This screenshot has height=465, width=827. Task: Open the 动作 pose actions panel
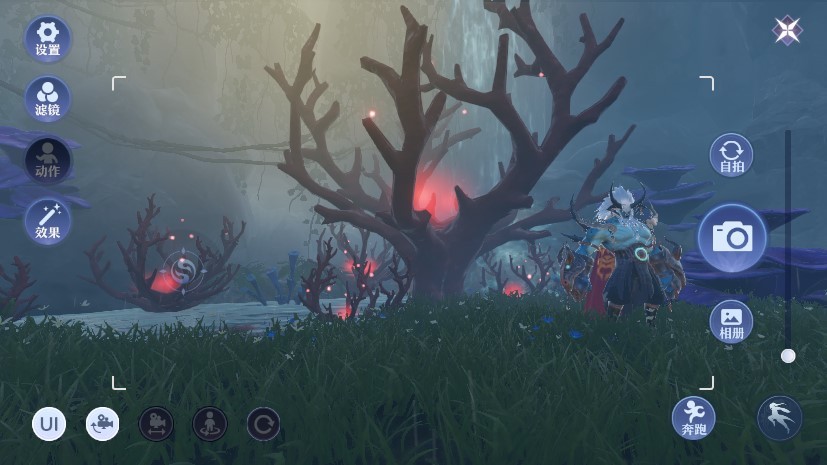47,159
